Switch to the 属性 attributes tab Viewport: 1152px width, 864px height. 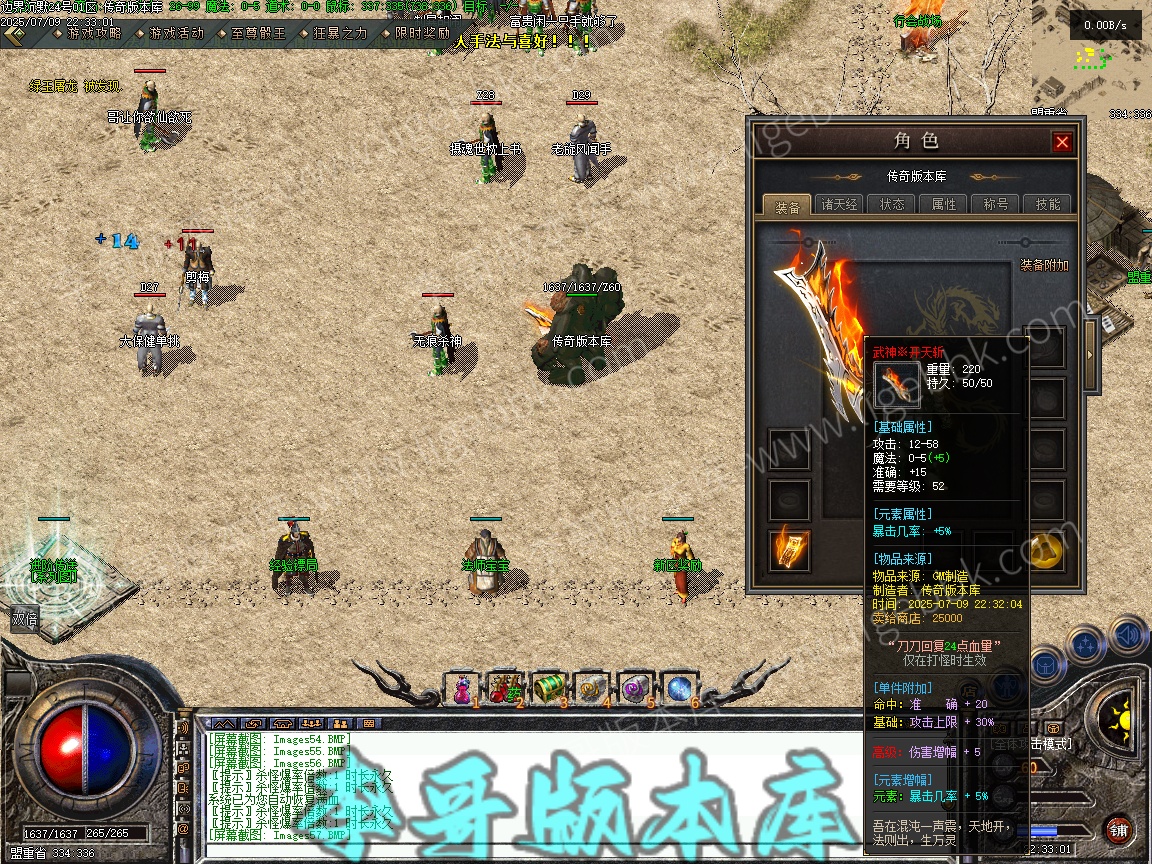pyautogui.click(x=944, y=204)
